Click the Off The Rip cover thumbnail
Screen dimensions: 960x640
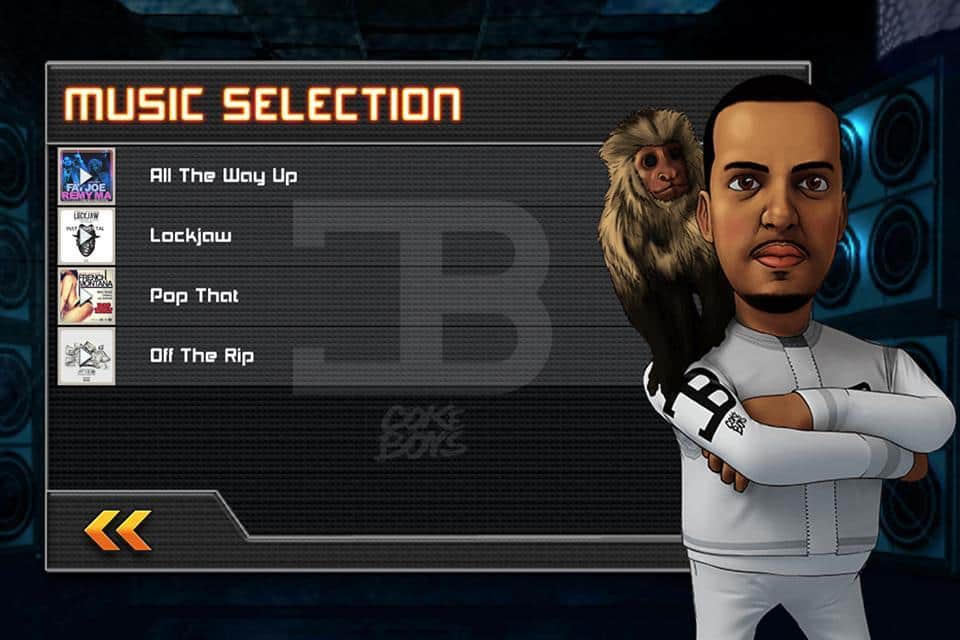86,356
